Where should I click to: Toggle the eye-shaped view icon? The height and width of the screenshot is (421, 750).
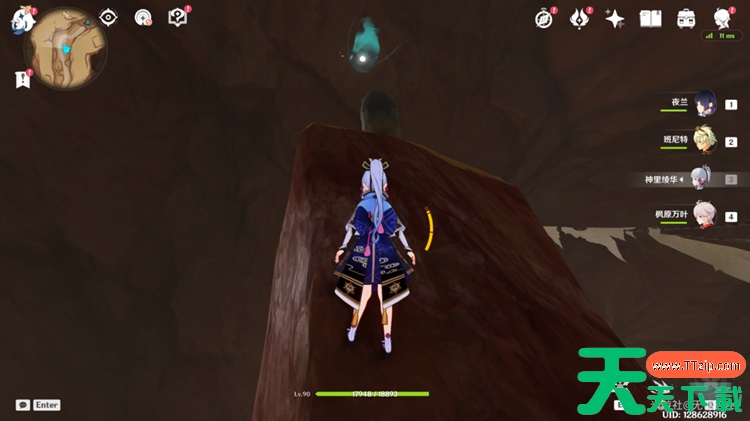(108, 18)
